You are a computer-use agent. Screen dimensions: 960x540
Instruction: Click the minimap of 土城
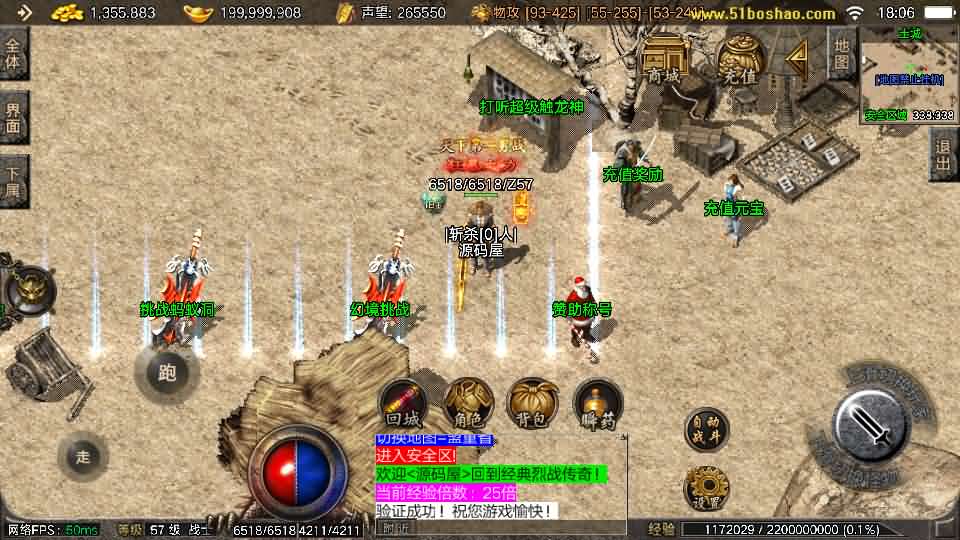tap(908, 74)
